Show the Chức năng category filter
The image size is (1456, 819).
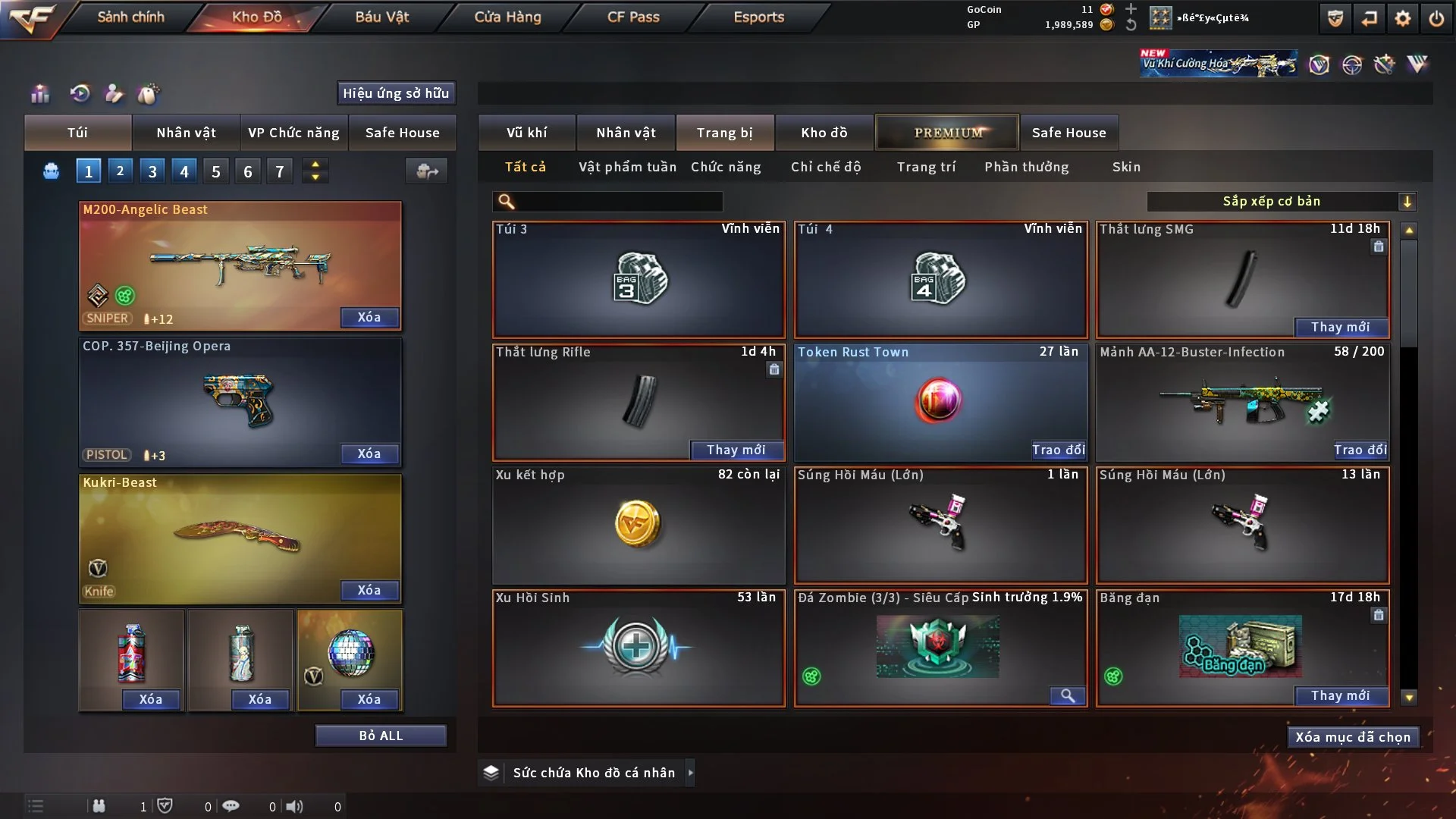726,167
